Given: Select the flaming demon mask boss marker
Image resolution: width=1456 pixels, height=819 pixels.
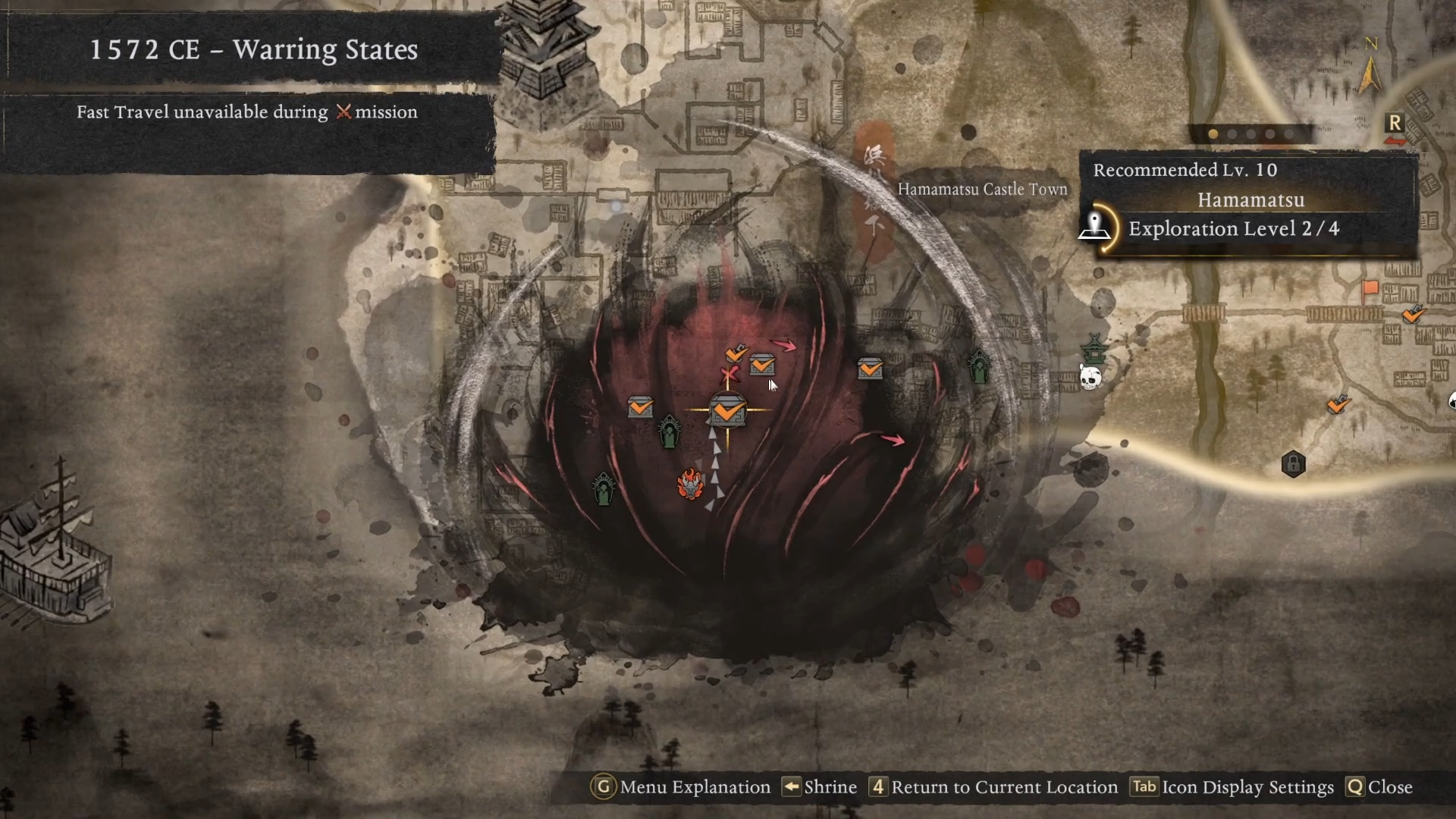Looking at the screenshot, I should pyautogui.click(x=690, y=484).
